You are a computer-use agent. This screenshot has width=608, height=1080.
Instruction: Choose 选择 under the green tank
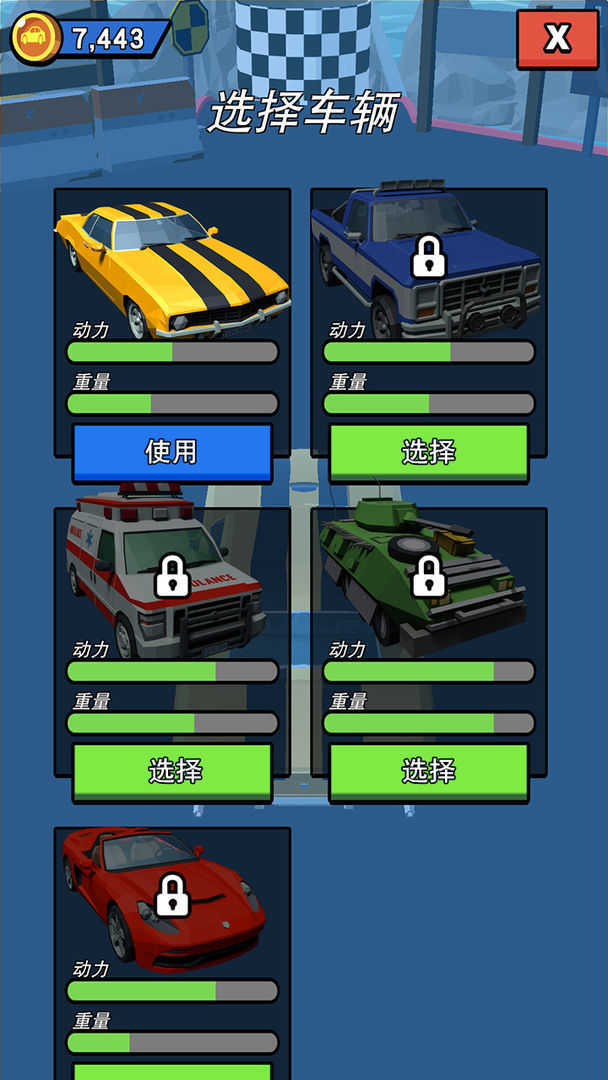(429, 771)
